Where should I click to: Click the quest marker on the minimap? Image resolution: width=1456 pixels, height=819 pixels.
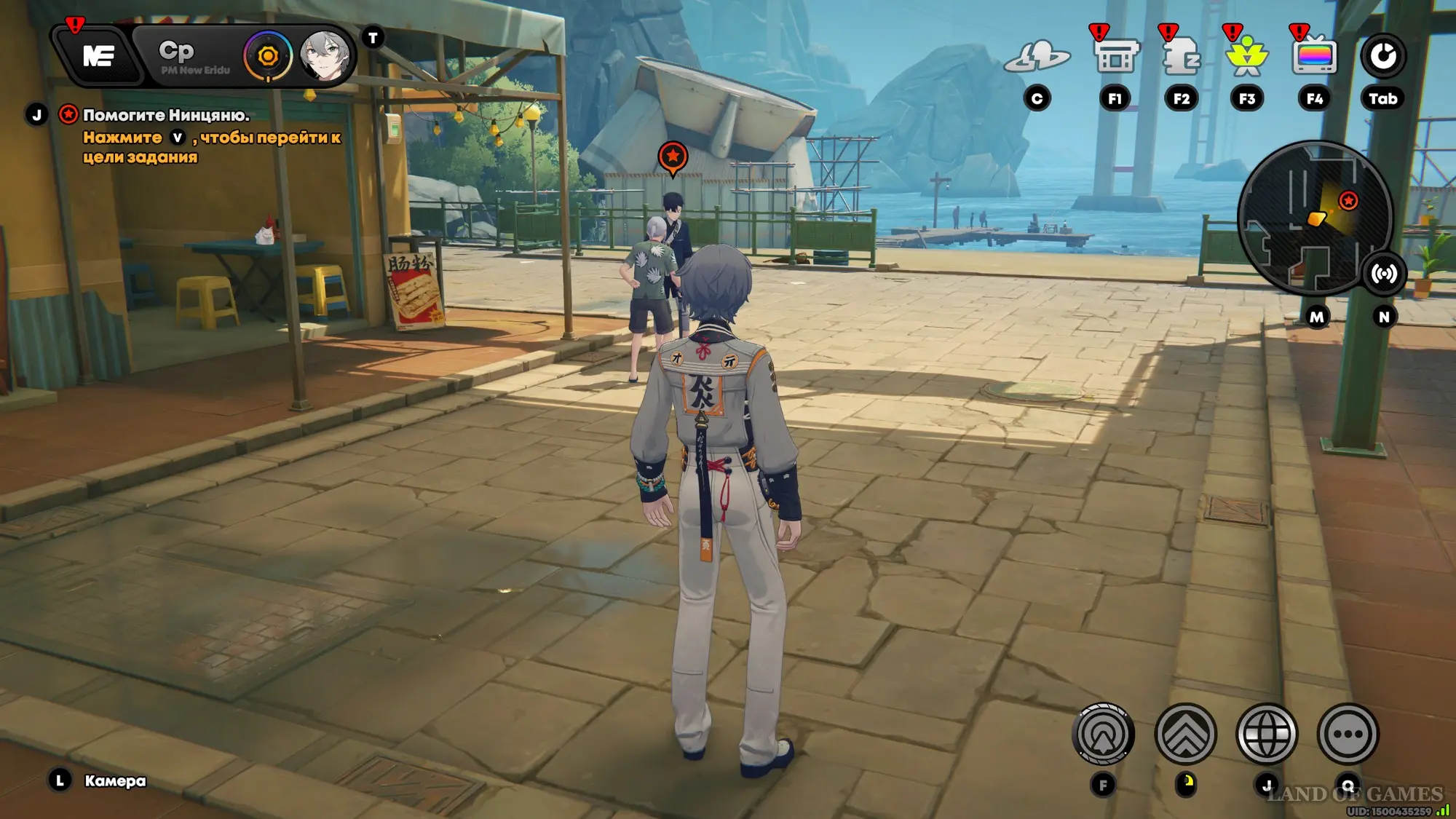click(1348, 201)
